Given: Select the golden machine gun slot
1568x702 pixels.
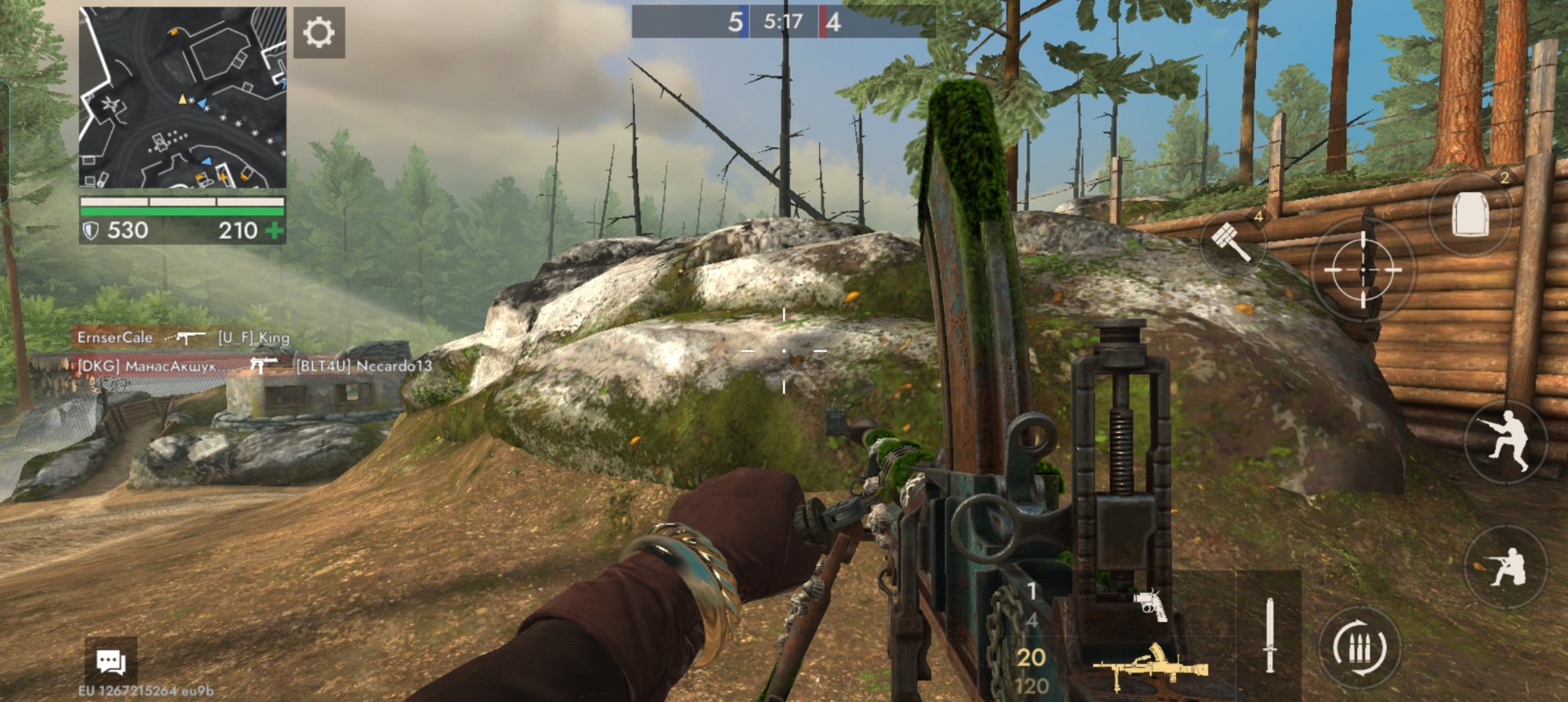Looking at the screenshot, I should coord(1150,666).
